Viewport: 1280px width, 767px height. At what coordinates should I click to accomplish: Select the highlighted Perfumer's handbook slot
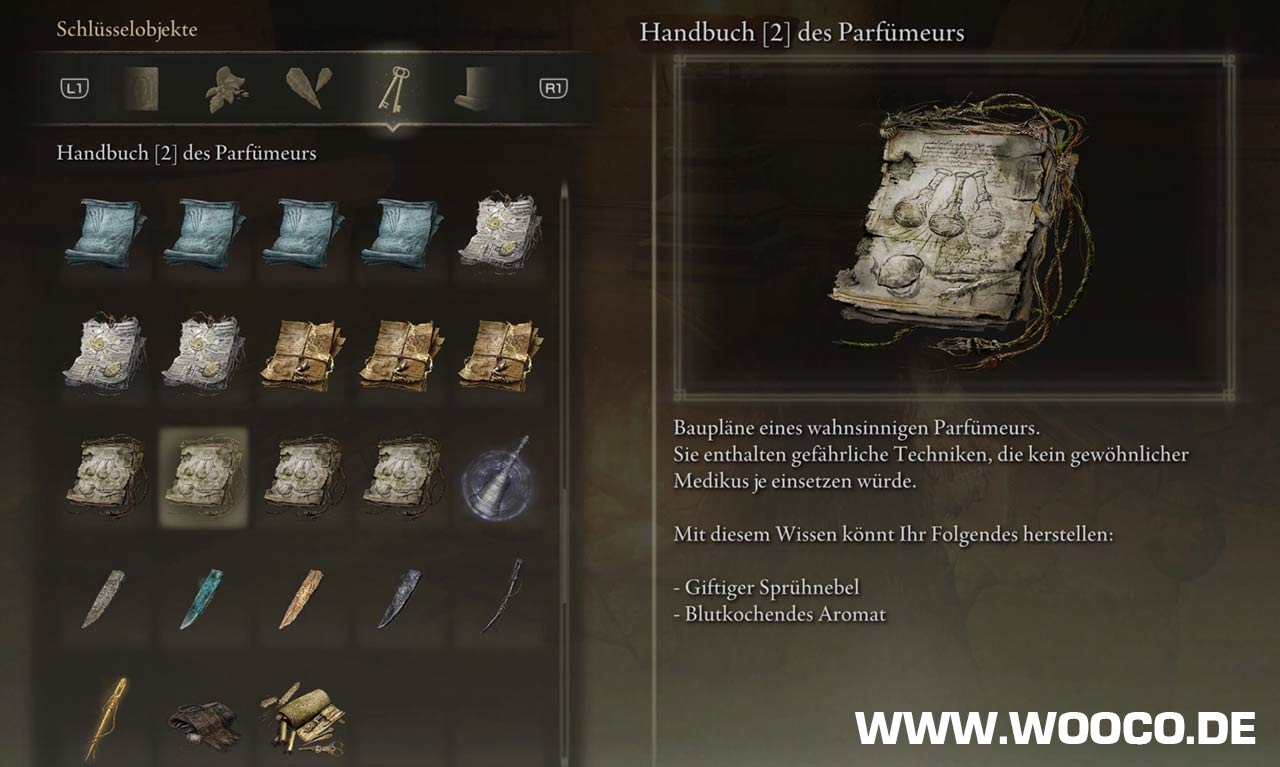pos(204,474)
